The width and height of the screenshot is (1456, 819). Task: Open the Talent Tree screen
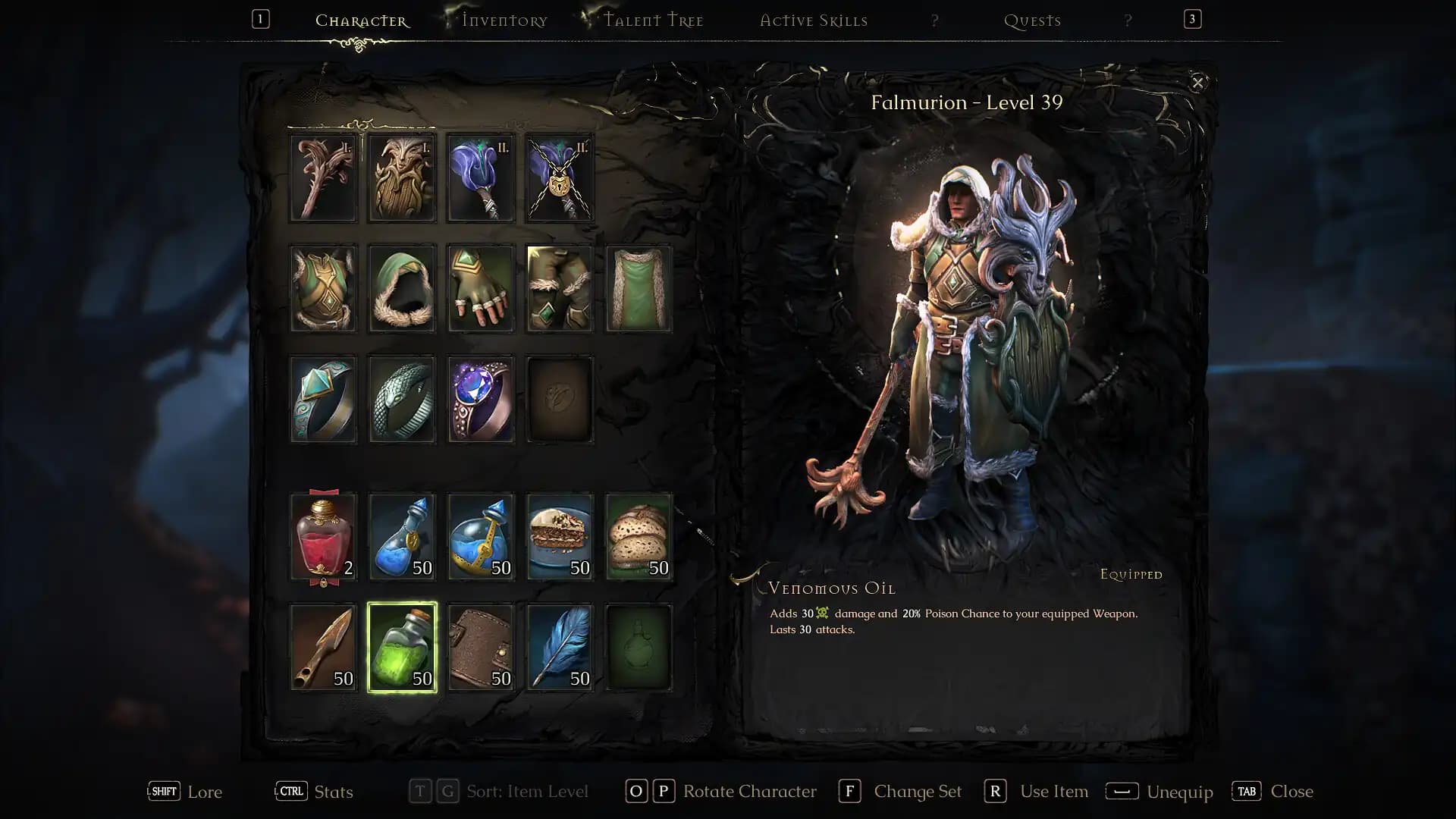click(x=654, y=20)
